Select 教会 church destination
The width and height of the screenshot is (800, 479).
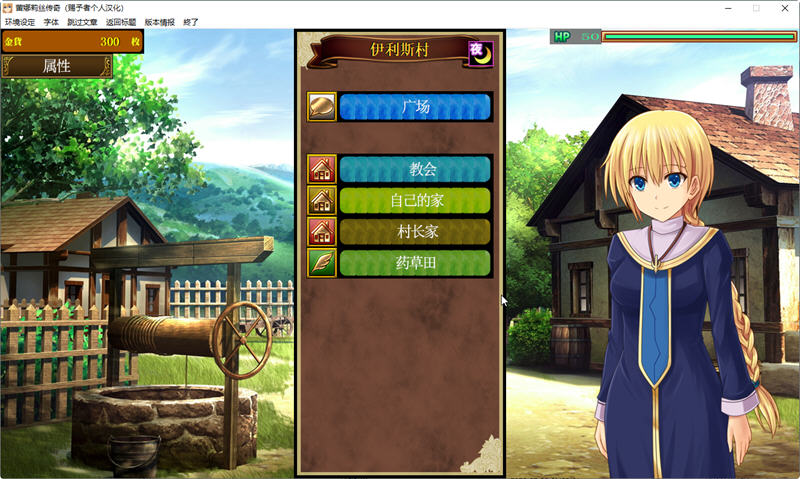point(415,169)
